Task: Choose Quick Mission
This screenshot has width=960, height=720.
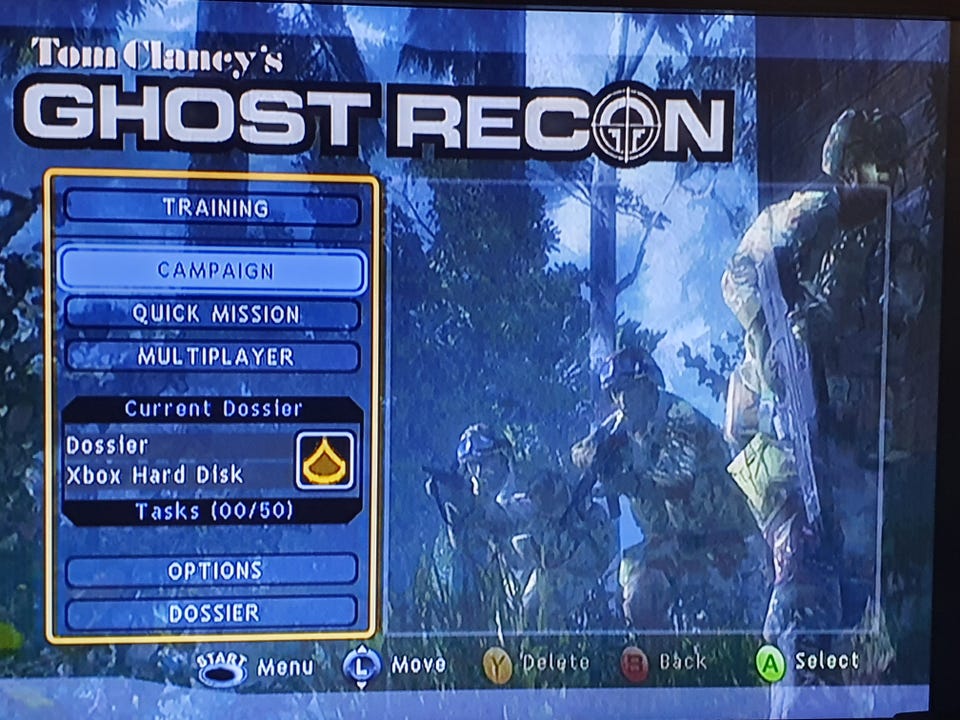Action: tap(212, 314)
